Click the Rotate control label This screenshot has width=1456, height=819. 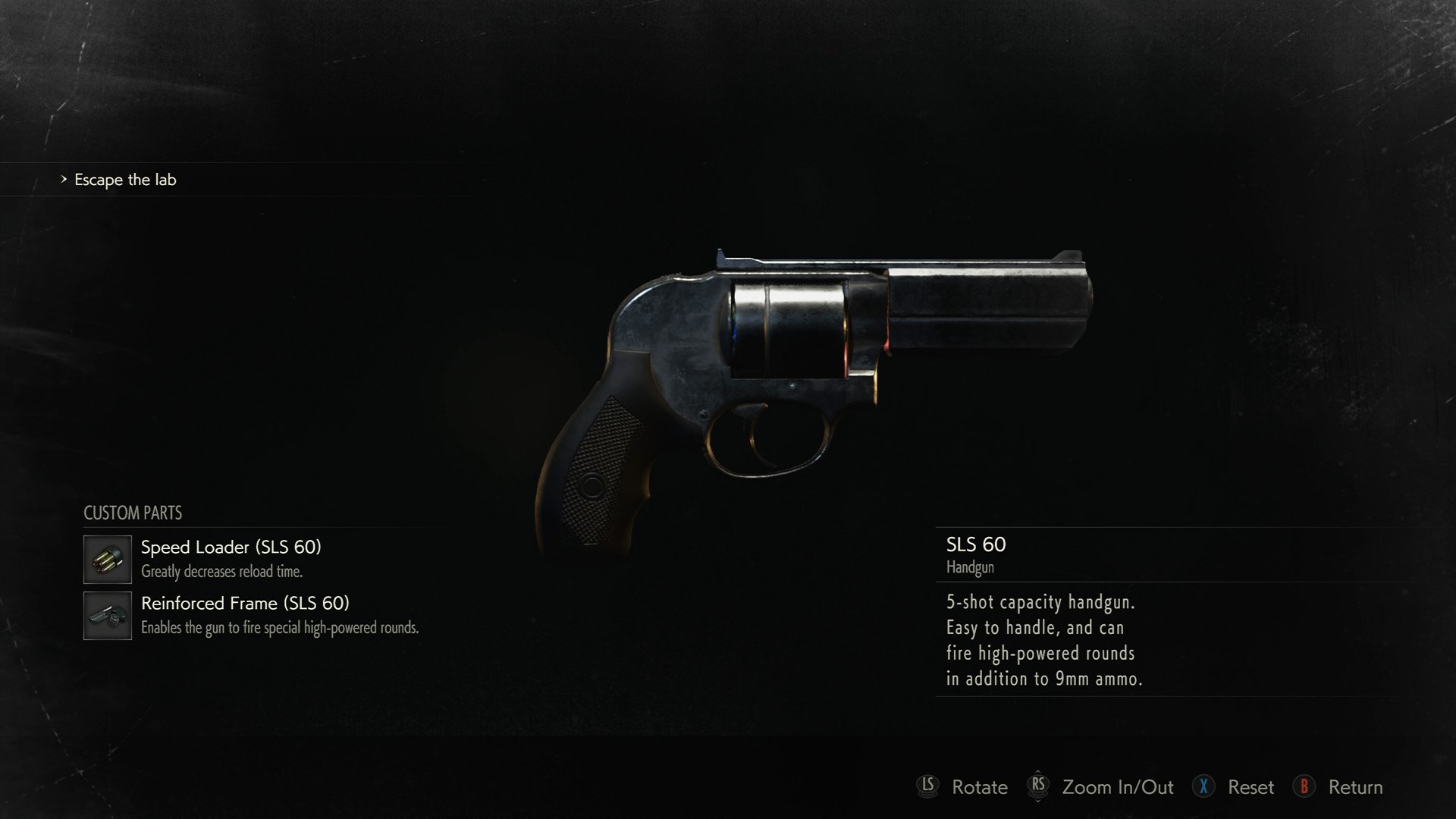click(x=981, y=787)
